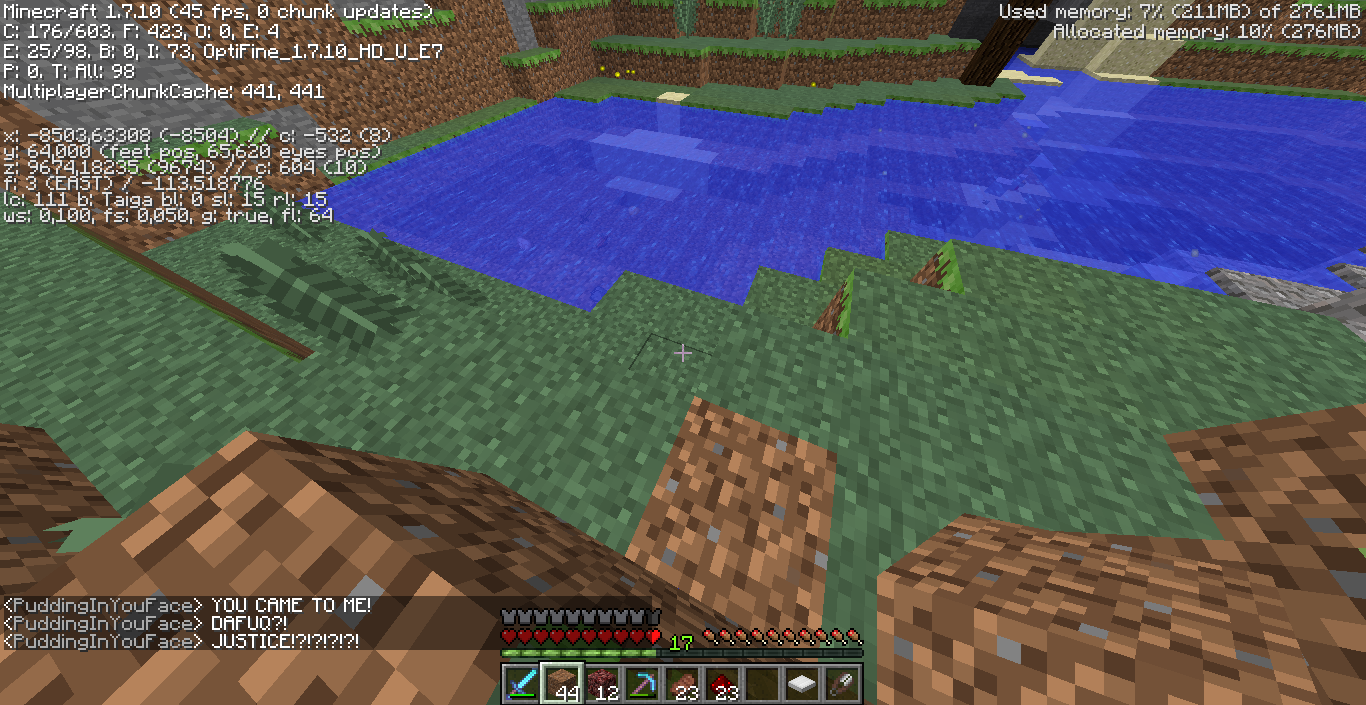The image size is (1366, 705).
Task: Select the netherrack stack of 12
Action: pyautogui.click(x=601, y=683)
